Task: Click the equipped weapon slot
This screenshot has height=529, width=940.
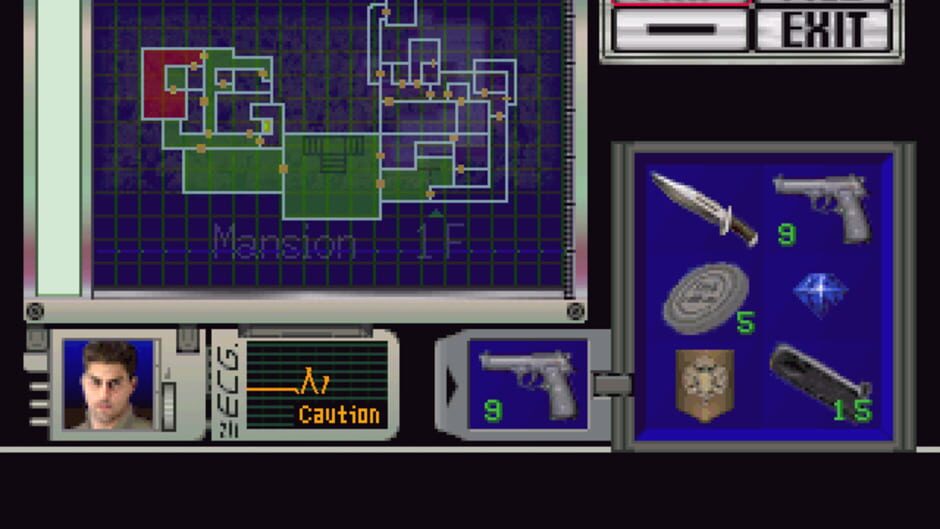Action: click(x=527, y=384)
